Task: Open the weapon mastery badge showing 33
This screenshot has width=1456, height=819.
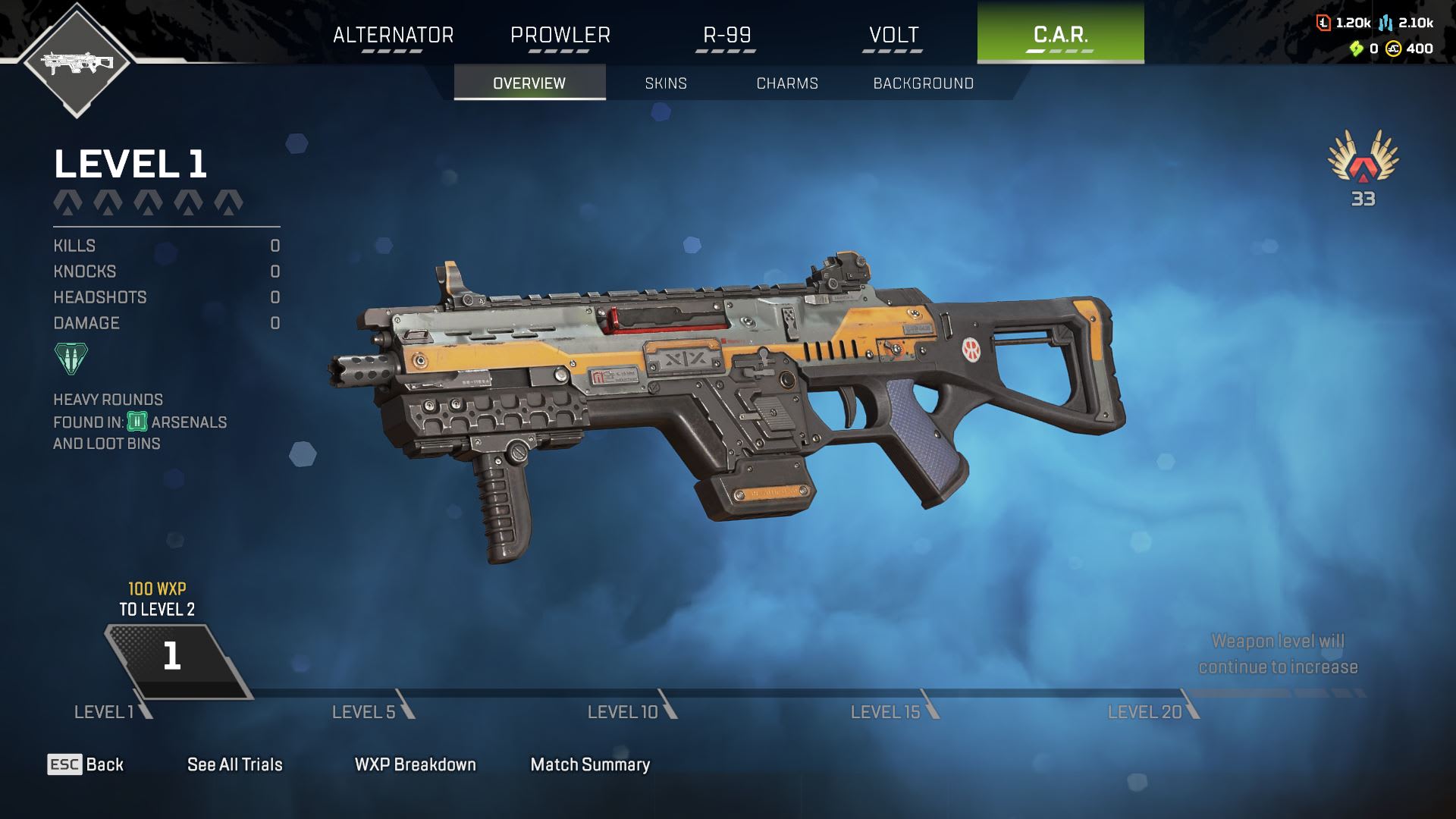Action: 1363,165
